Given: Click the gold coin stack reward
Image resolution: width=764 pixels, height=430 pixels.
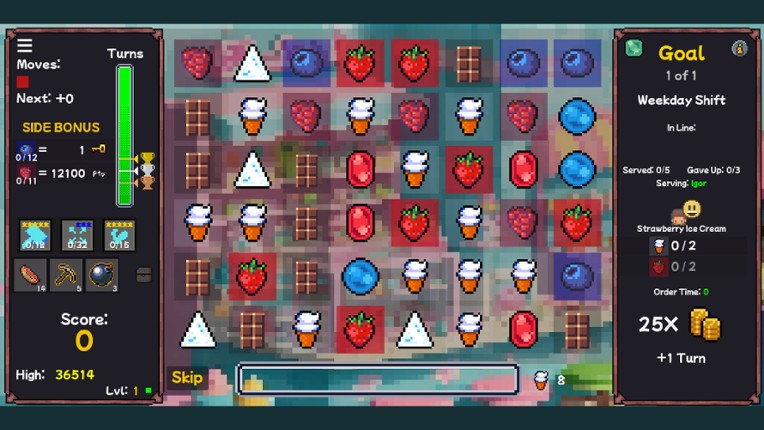Looking at the screenshot, I should pyautogui.click(x=706, y=325).
